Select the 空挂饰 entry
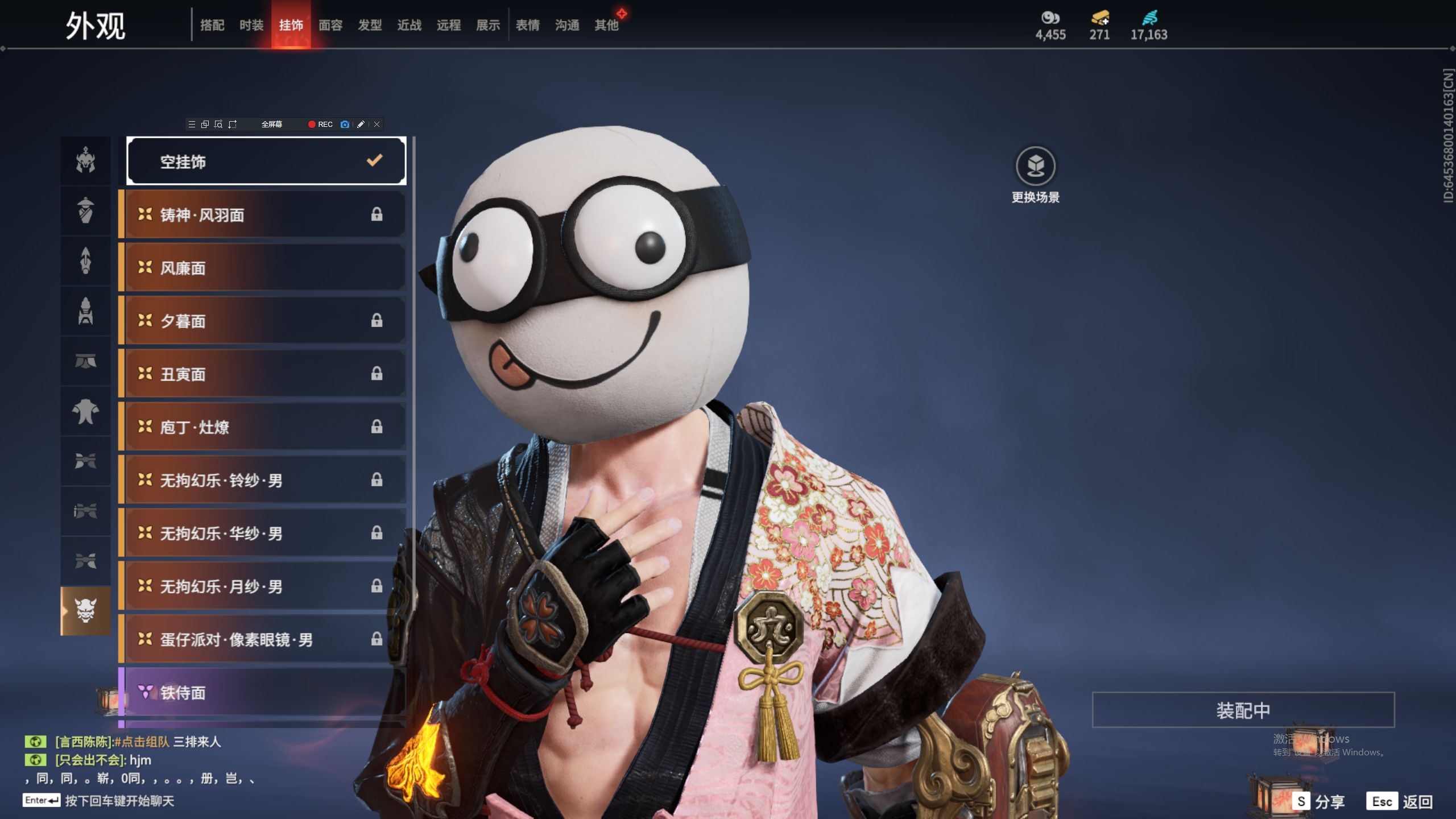Viewport: 1456px width, 819px height. [x=266, y=162]
